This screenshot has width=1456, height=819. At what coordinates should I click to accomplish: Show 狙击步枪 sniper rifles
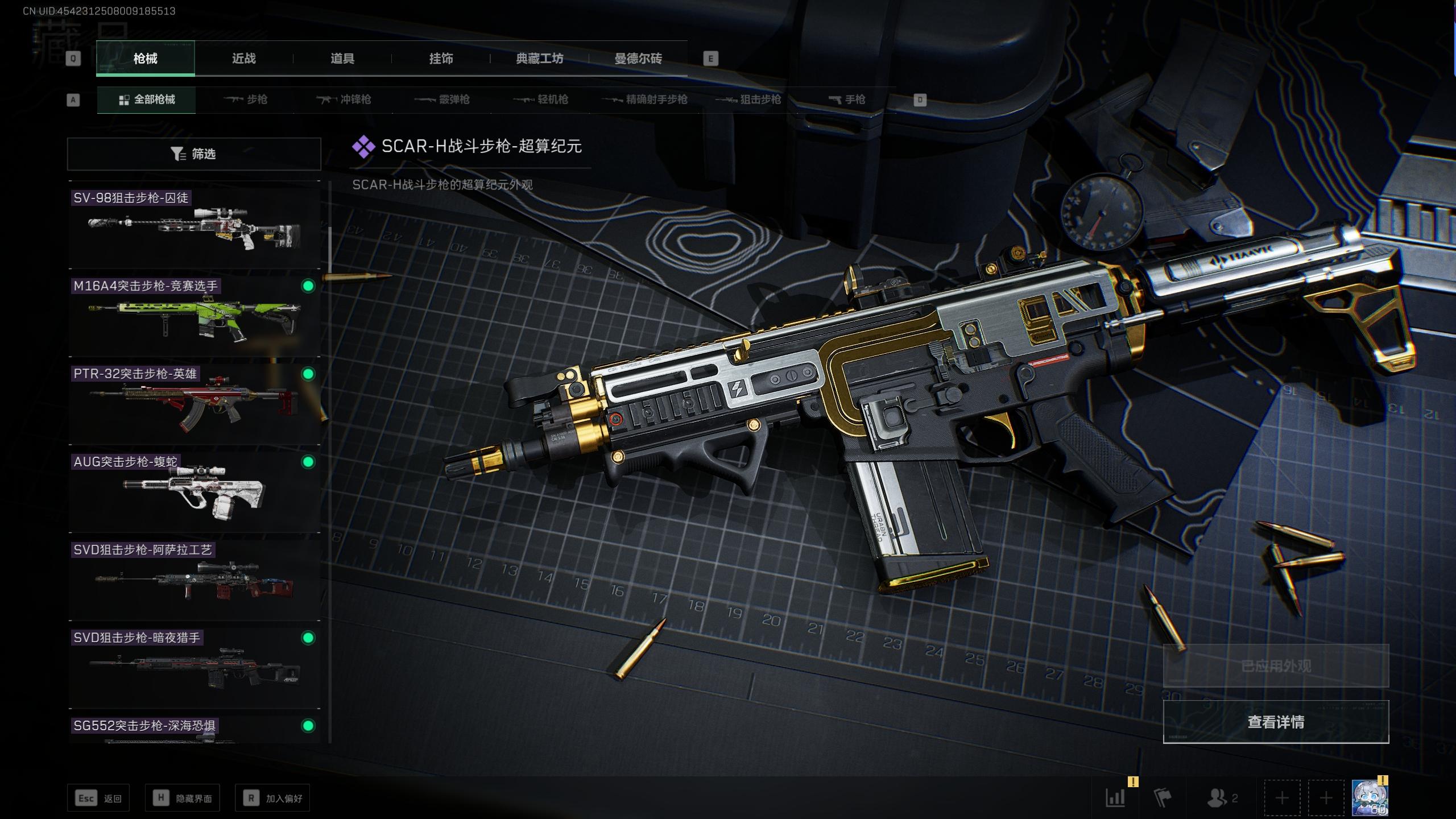pyautogui.click(x=748, y=100)
